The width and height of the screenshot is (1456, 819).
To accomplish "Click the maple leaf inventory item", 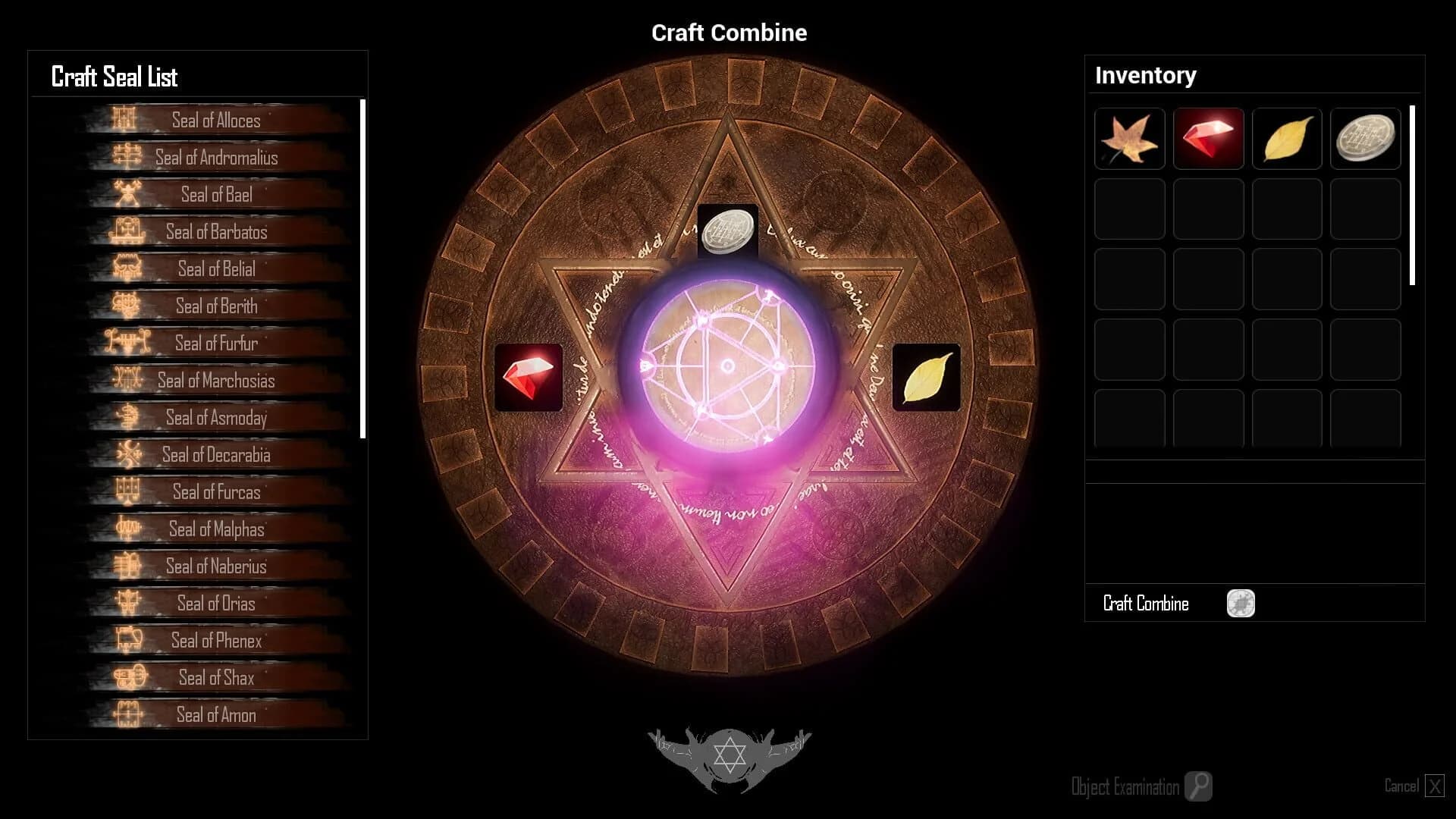I will coord(1129,139).
